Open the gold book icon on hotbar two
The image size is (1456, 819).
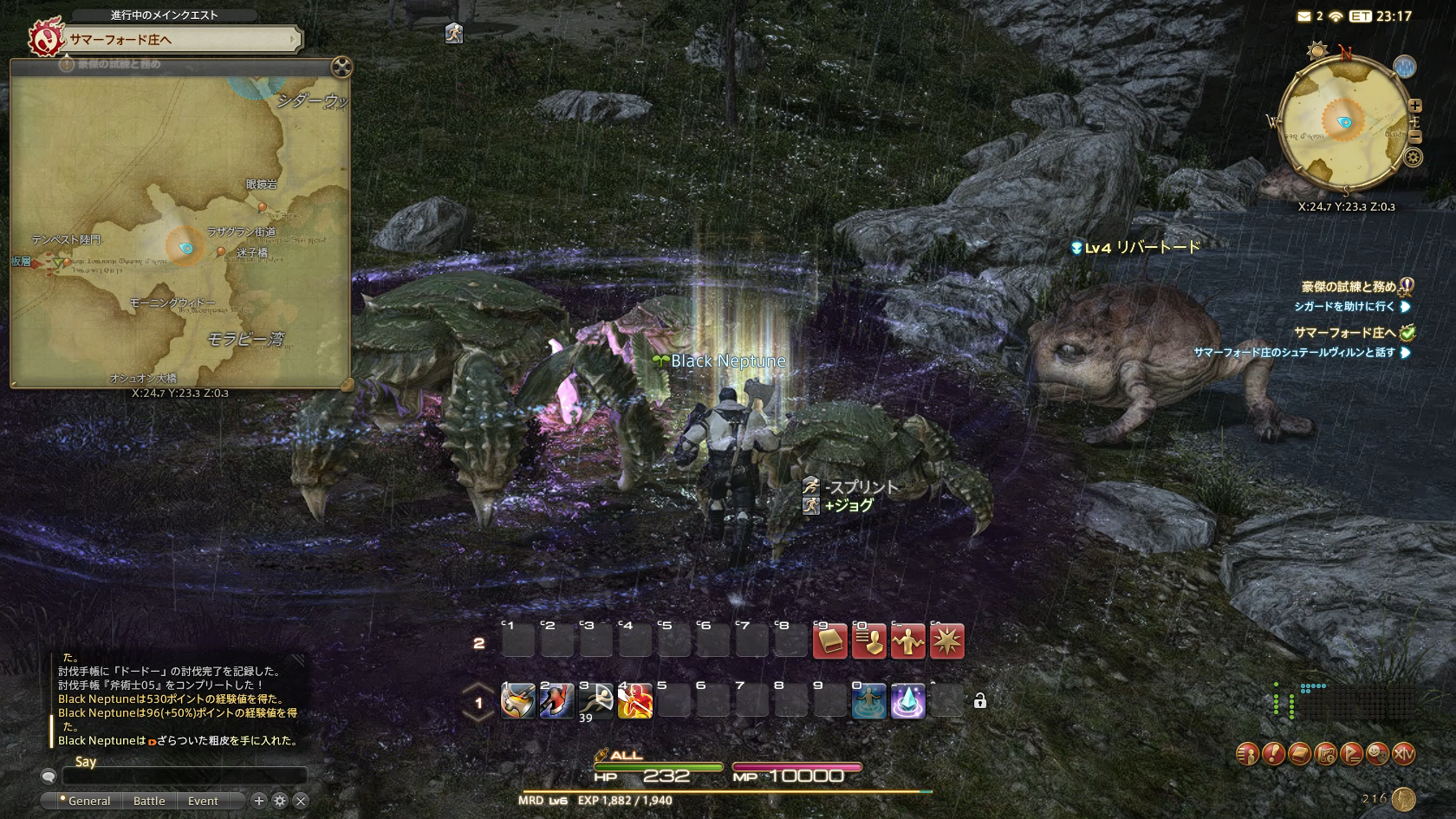tap(829, 642)
